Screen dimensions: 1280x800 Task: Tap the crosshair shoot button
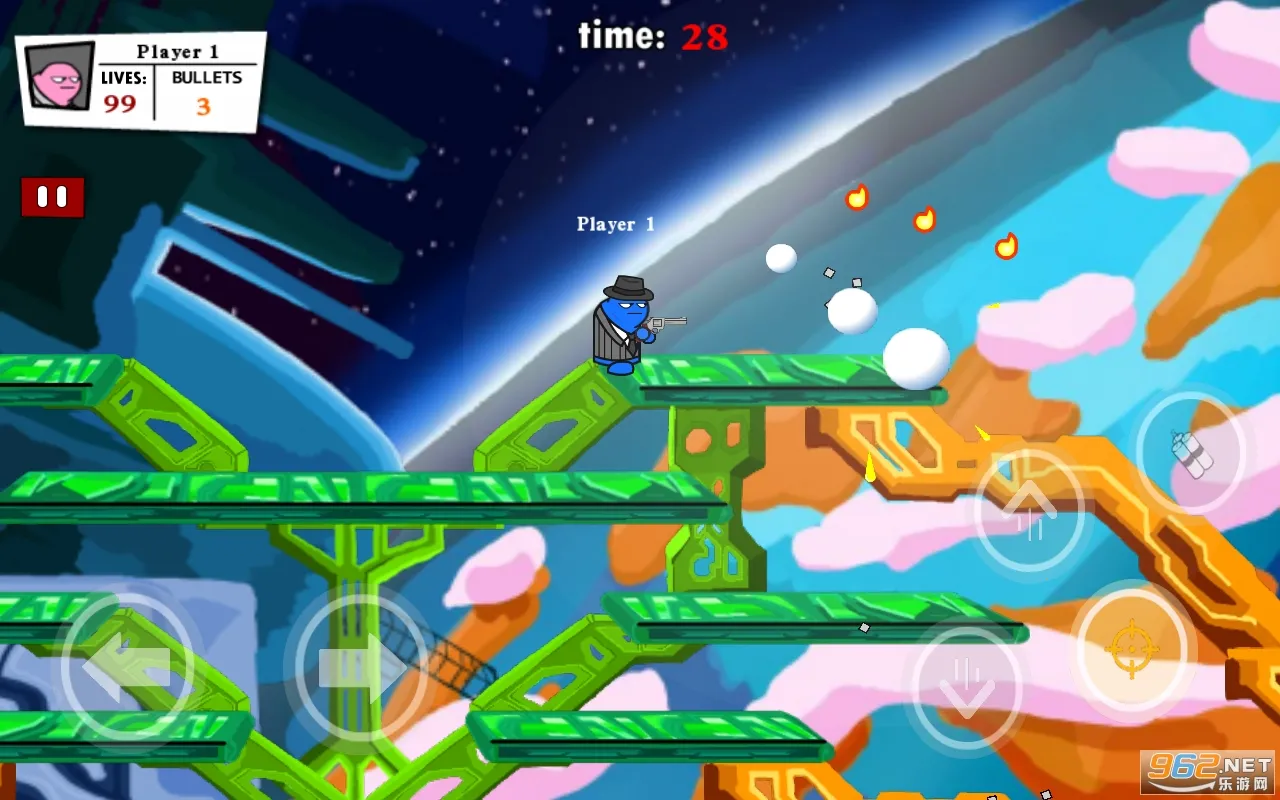(x=1130, y=650)
